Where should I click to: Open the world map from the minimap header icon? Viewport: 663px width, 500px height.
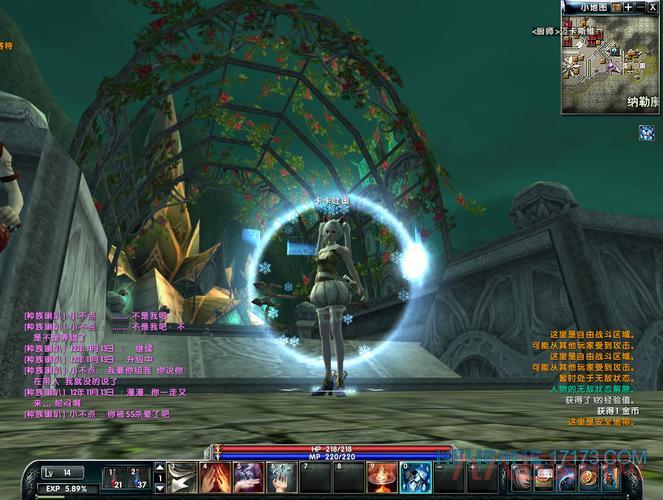616,7
